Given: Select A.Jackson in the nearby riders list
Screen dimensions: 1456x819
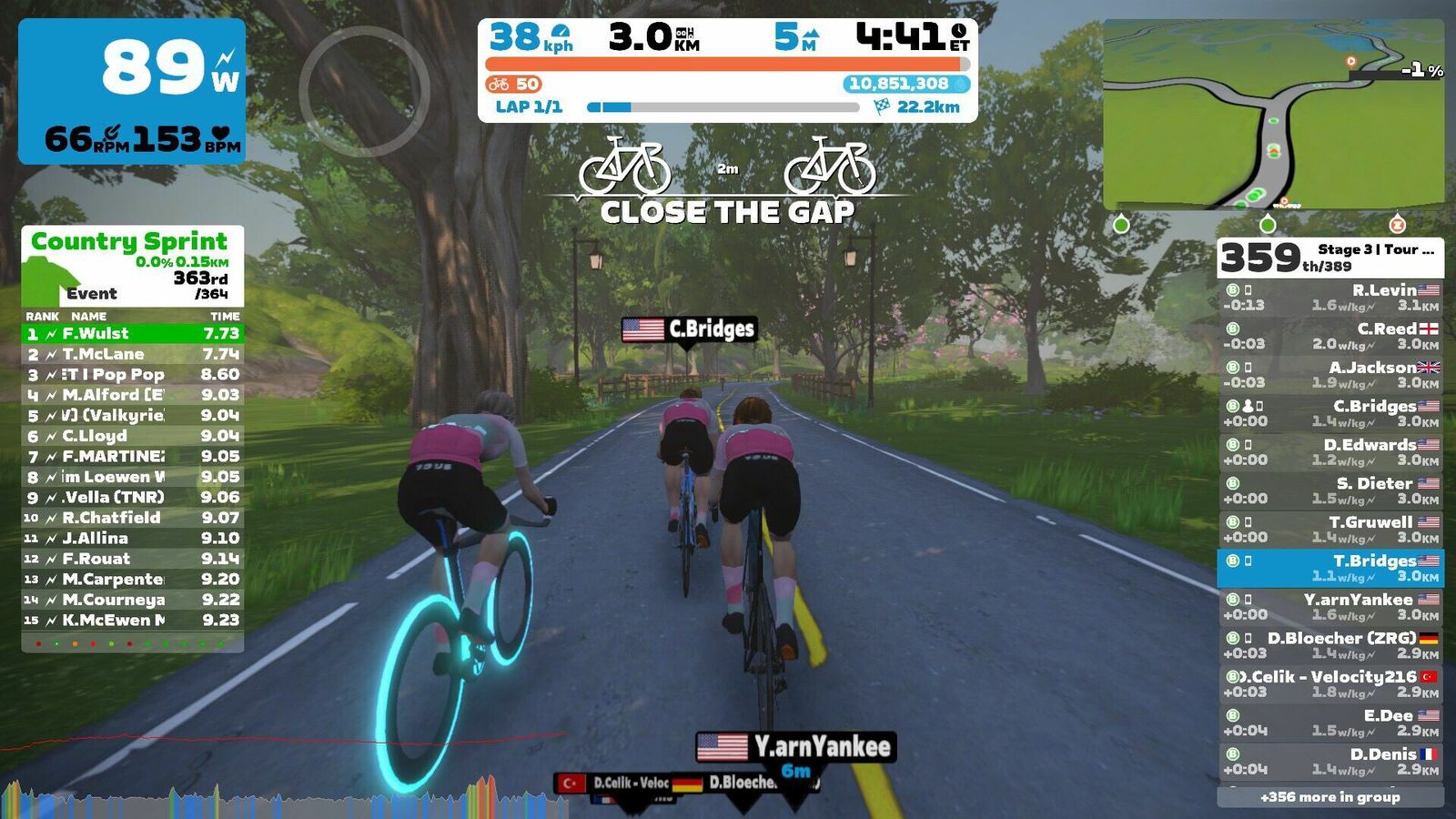Looking at the screenshot, I should [x=1330, y=375].
